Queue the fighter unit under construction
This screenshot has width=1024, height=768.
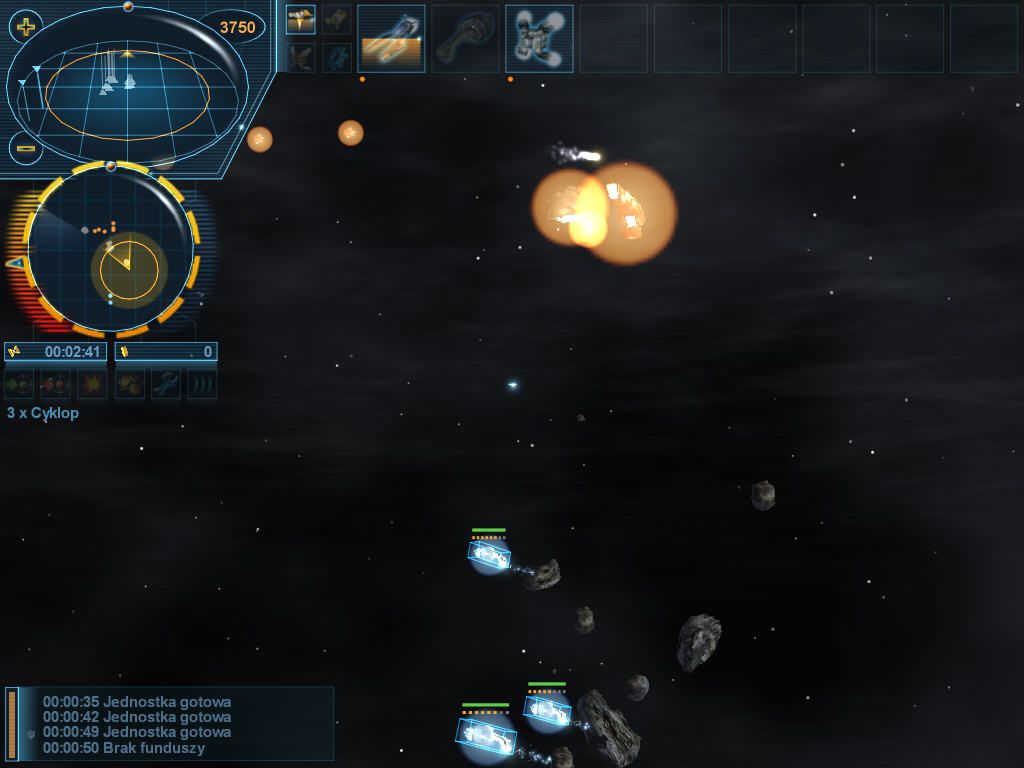click(x=391, y=39)
